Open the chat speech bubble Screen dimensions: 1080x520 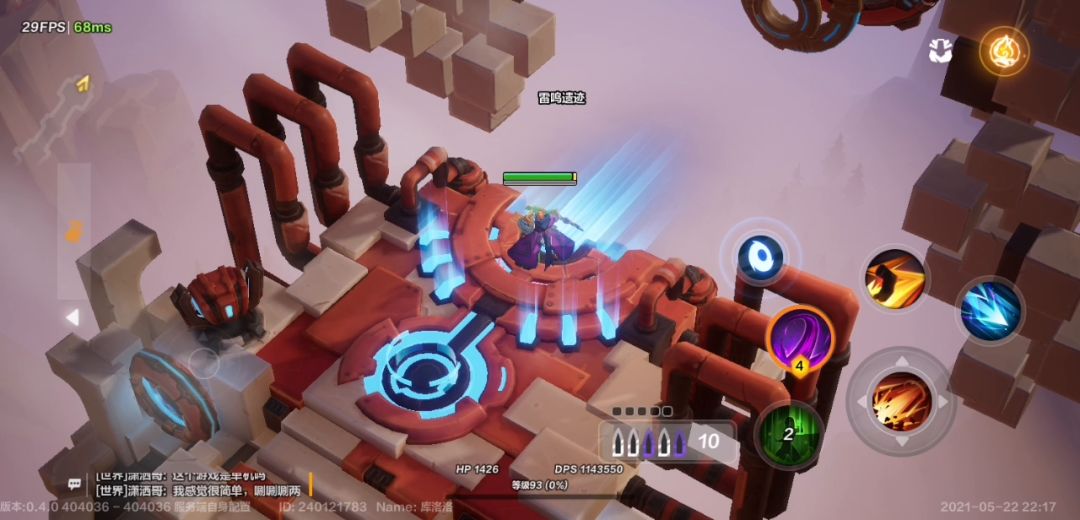coord(75,484)
